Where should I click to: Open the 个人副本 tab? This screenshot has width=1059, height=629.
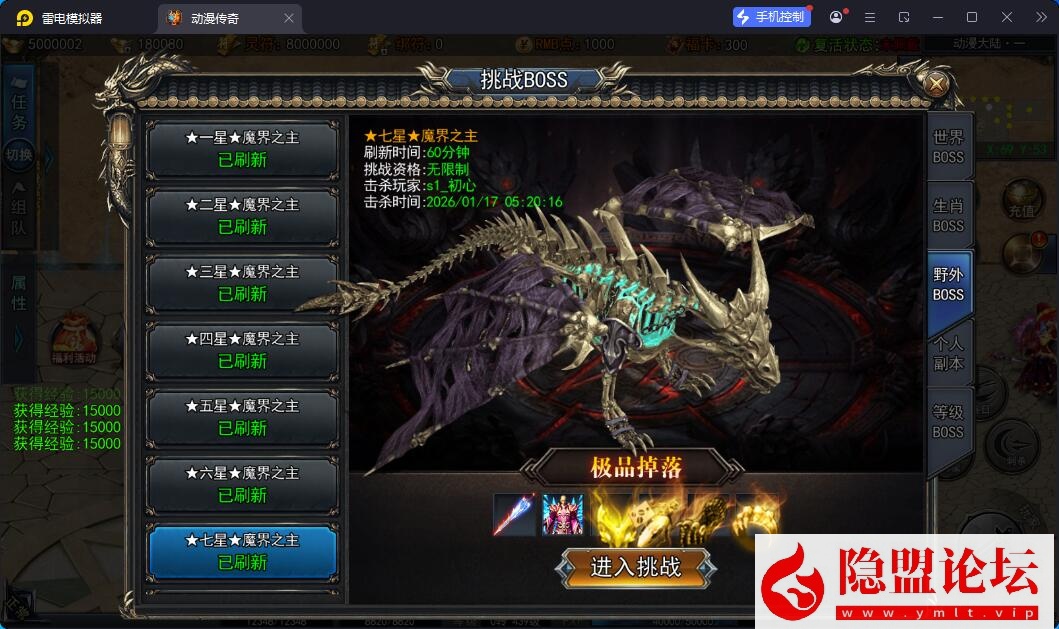click(x=947, y=353)
